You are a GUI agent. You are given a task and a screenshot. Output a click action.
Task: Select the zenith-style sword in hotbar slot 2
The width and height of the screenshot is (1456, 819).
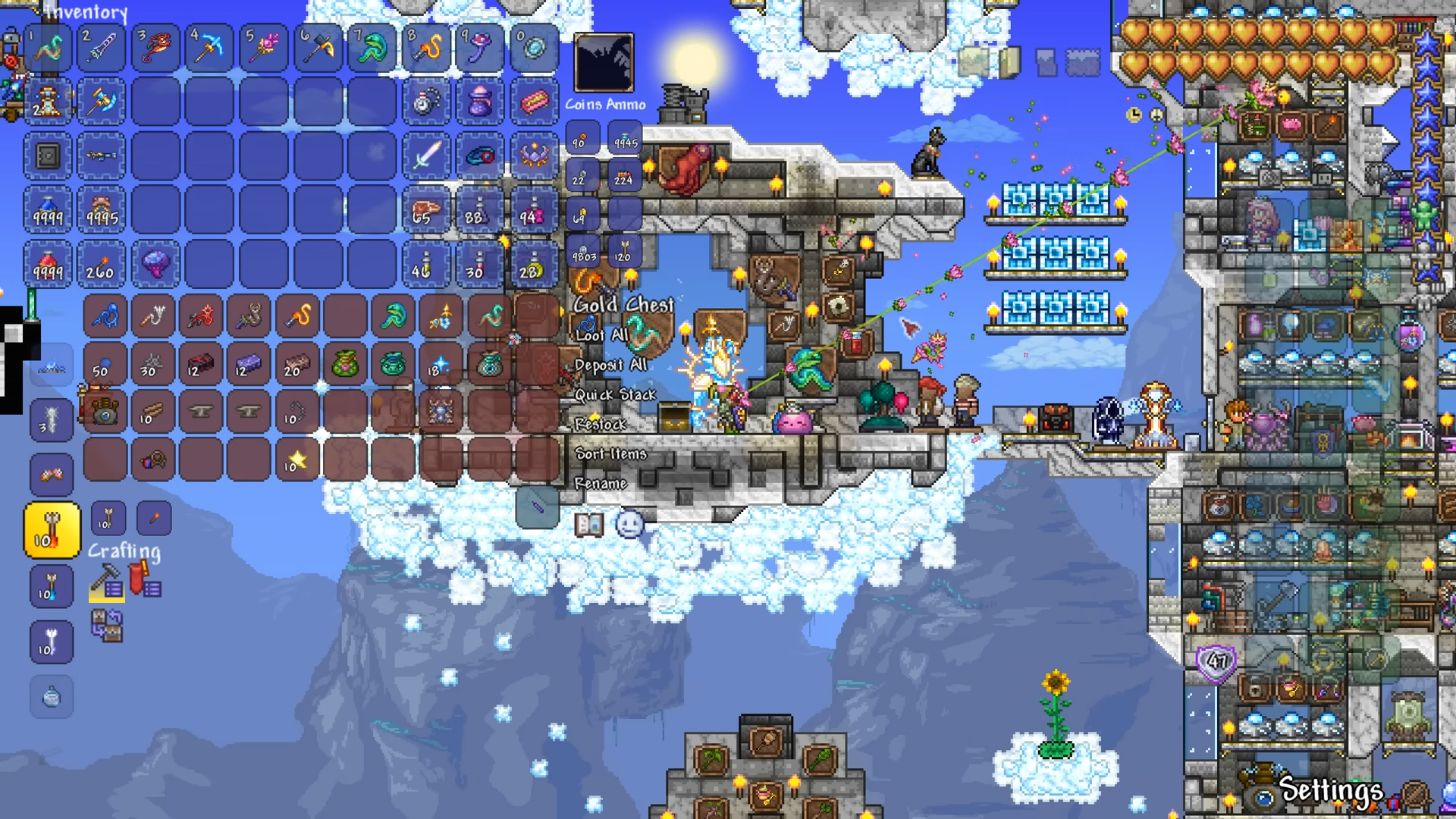pos(101,49)
